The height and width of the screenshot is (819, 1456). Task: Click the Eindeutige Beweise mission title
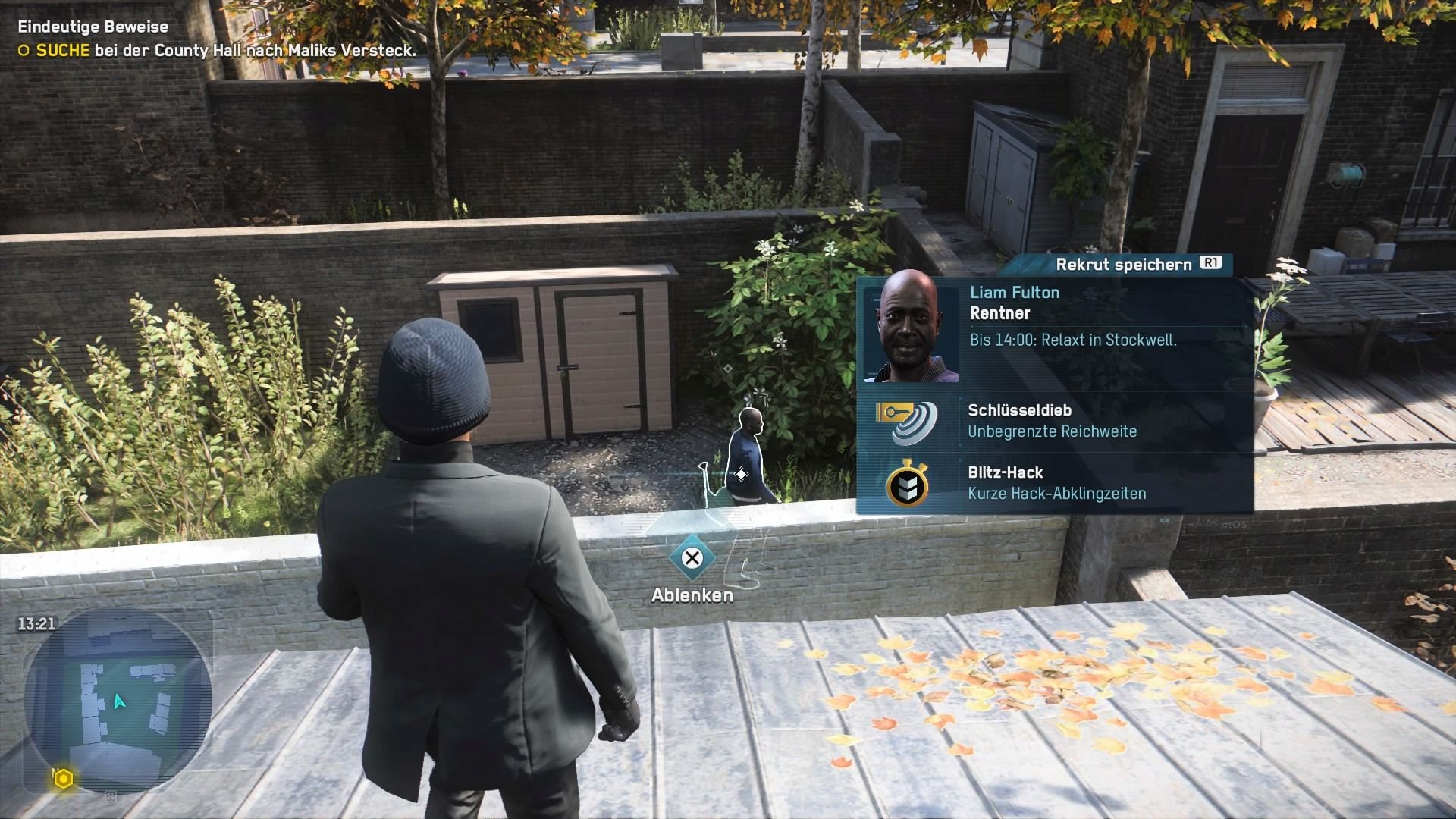tap(92, 27)
